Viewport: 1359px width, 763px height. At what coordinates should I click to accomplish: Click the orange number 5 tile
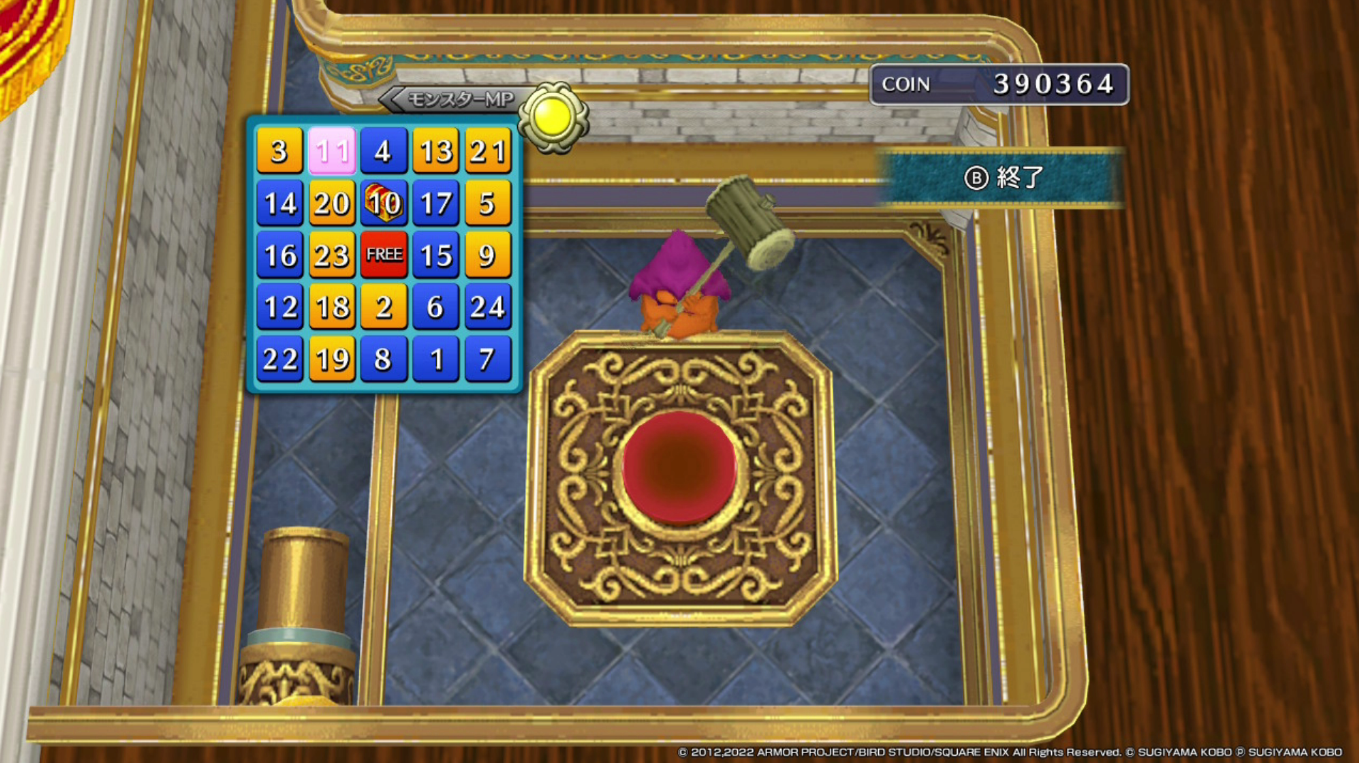(487, 203)
